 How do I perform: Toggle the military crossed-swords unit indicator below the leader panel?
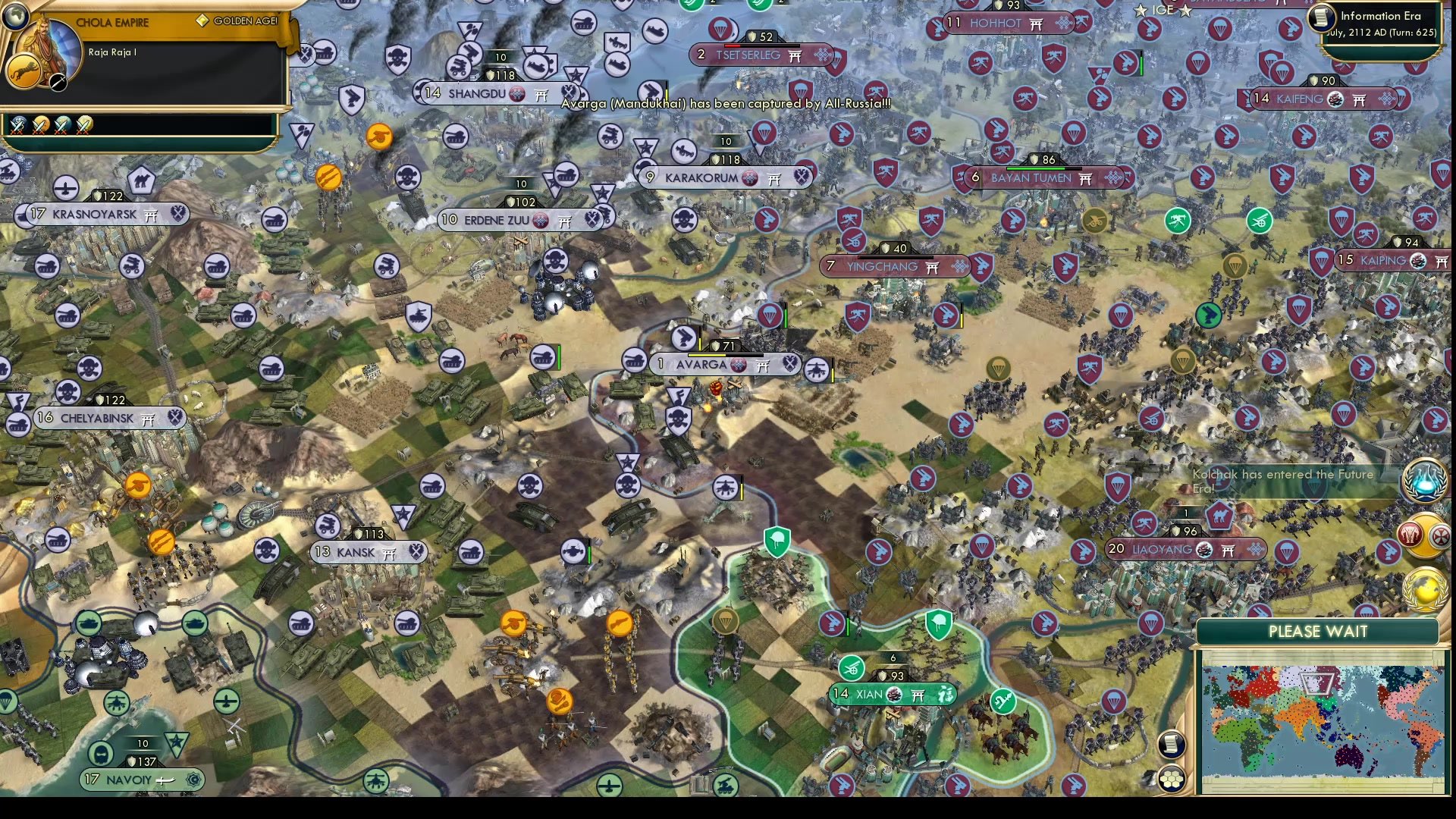[x=18, y=127]
